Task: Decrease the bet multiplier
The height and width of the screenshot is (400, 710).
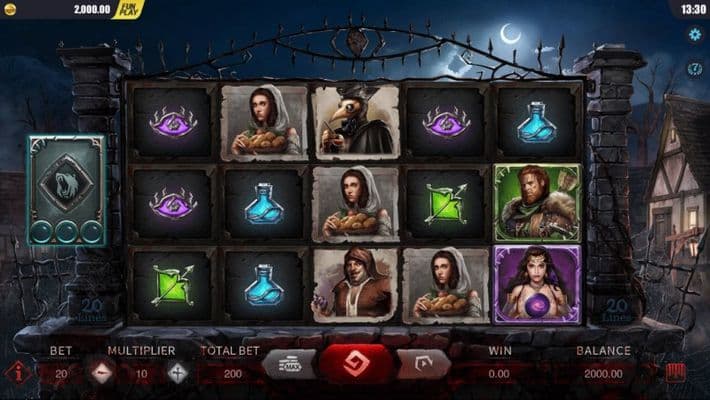Action: pos(102,373)
